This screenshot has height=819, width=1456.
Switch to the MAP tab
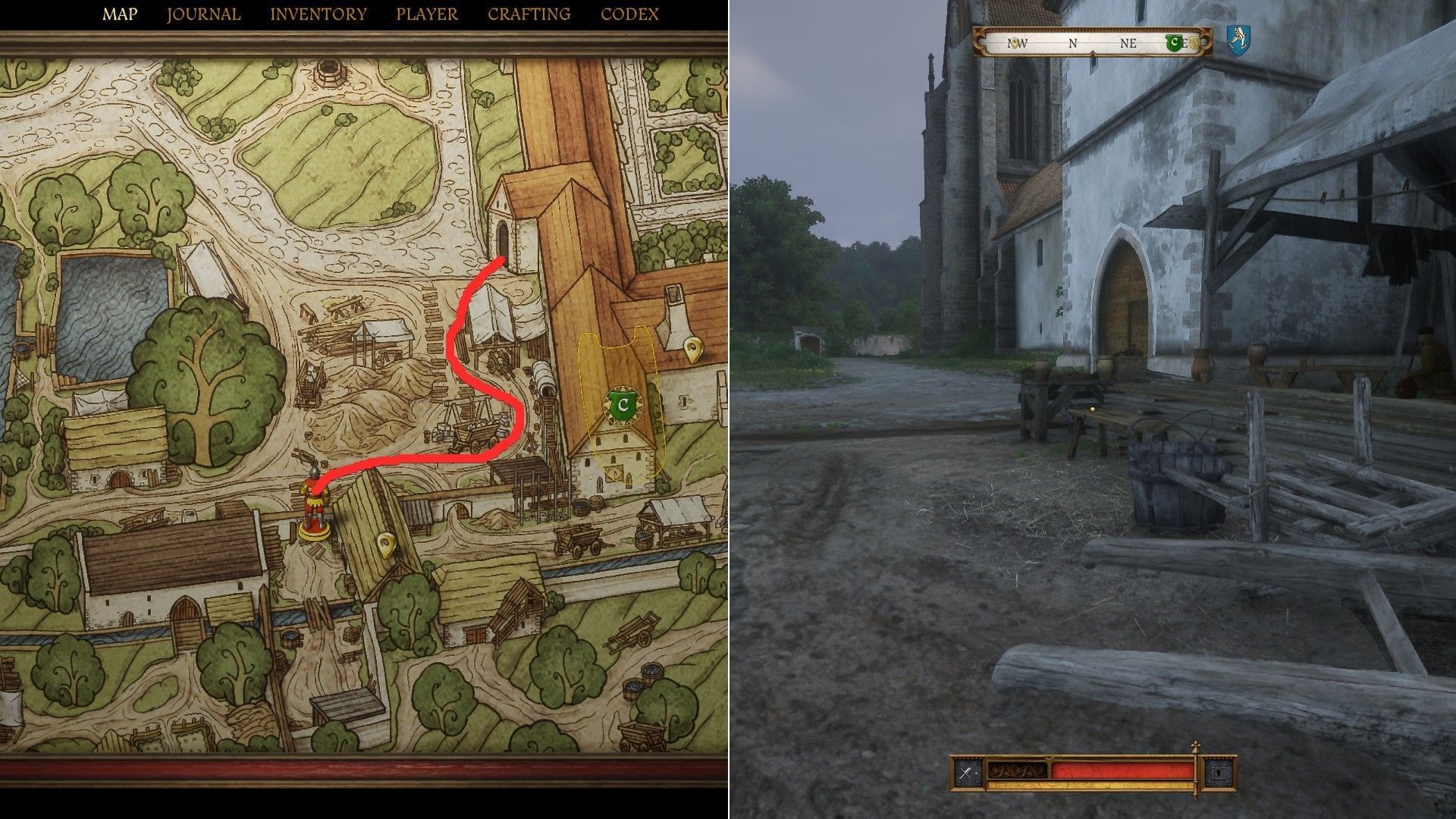[x=122, y=13]
